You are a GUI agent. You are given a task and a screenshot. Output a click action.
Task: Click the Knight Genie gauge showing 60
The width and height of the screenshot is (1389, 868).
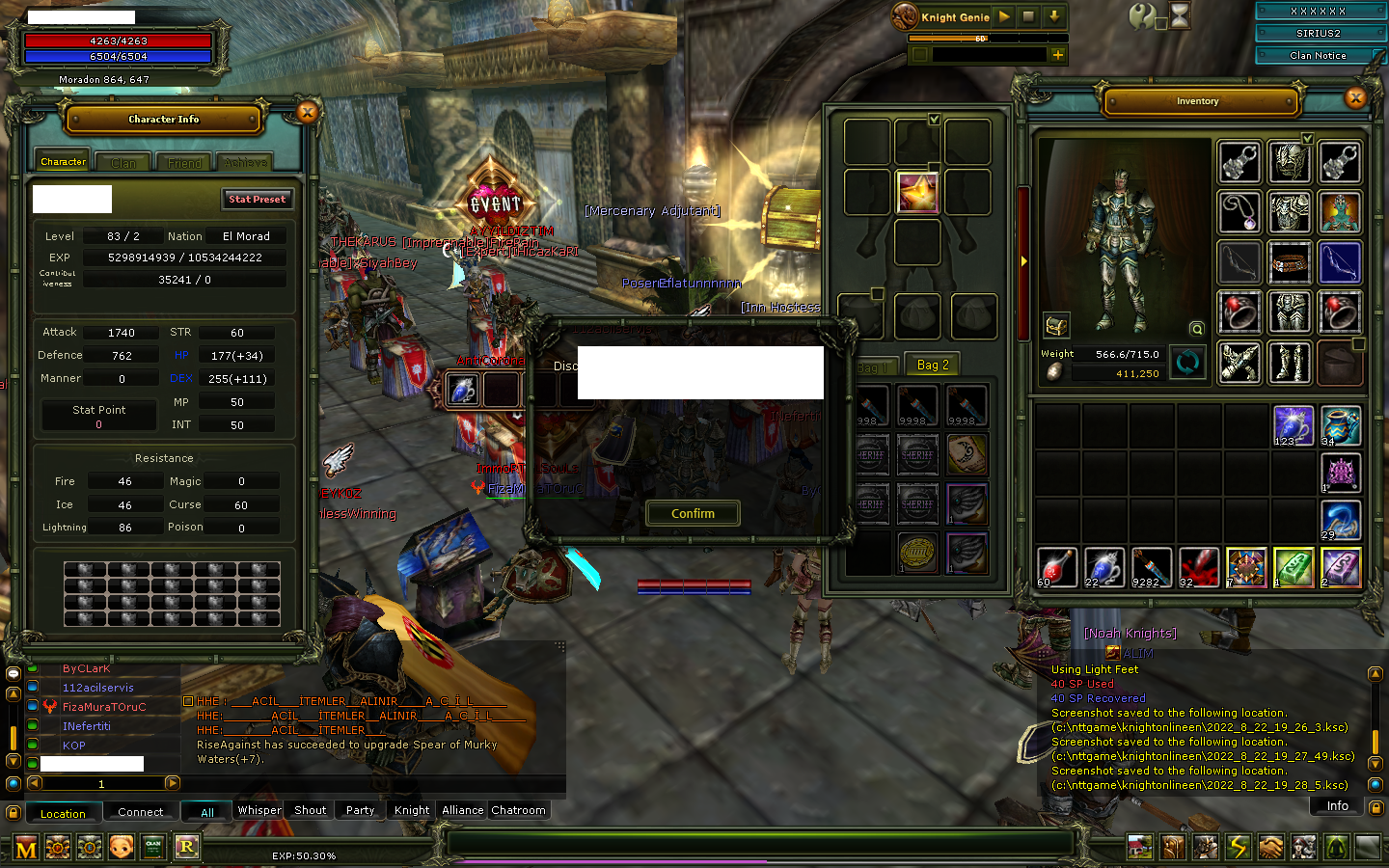point(980,39)
